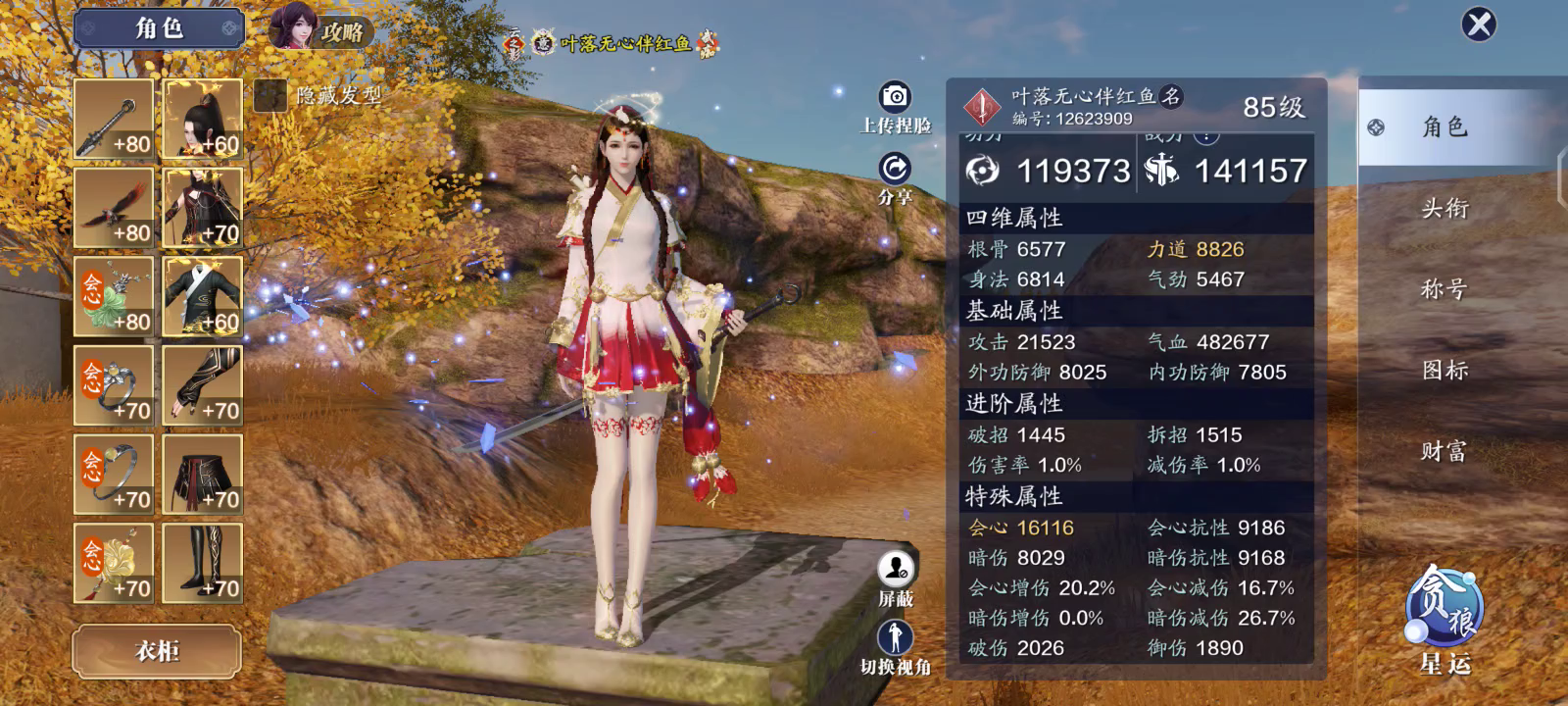The width and height of the screenshot is (1568, 706).
Task: Inspect the +70 boots slot
Action: (x=203, y=563)
